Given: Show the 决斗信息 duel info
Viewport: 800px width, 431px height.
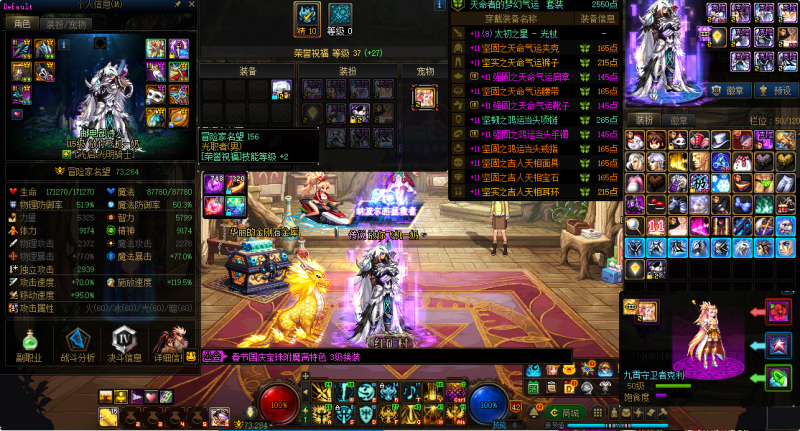Looking at the screenshot, I should tap(125, 343).
